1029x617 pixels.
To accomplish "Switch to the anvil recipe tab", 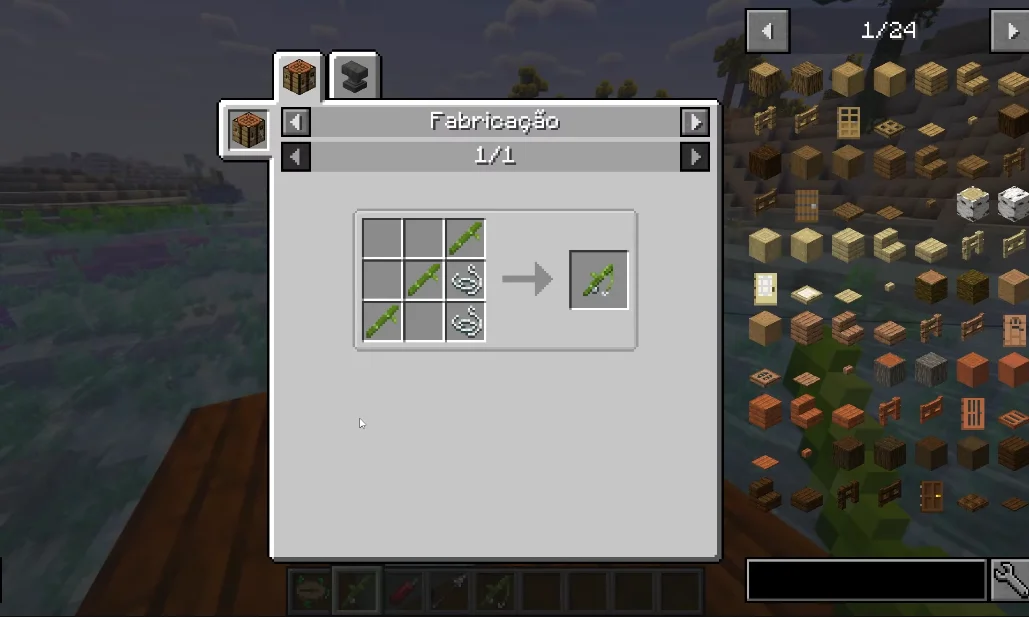I will 353,76.
